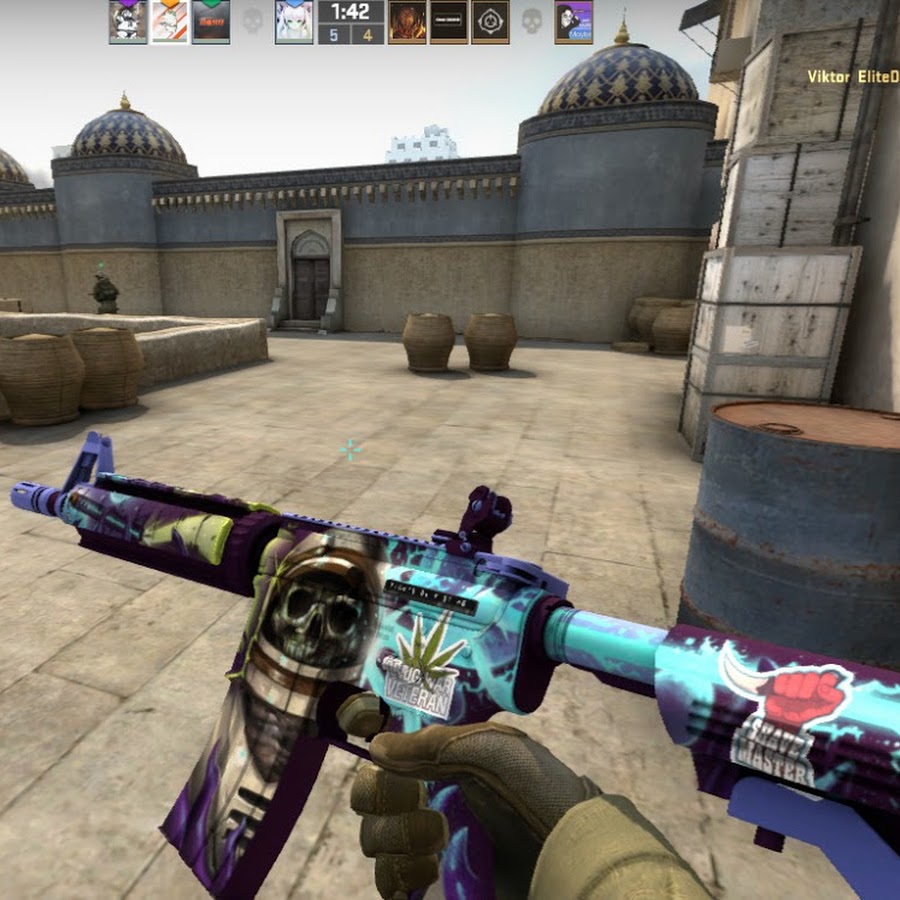Select the black avatar with white text

click(448, 21)
